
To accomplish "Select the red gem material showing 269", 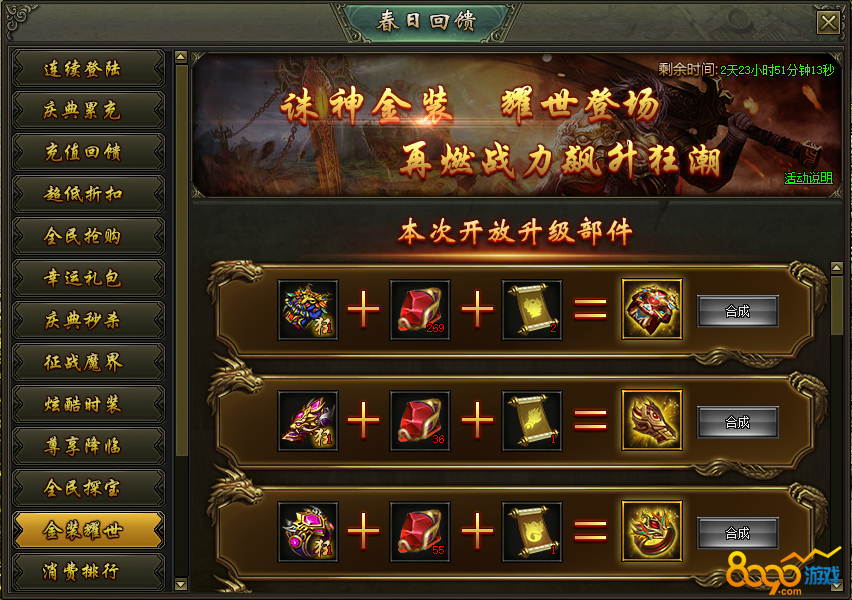I will (420, 310).
